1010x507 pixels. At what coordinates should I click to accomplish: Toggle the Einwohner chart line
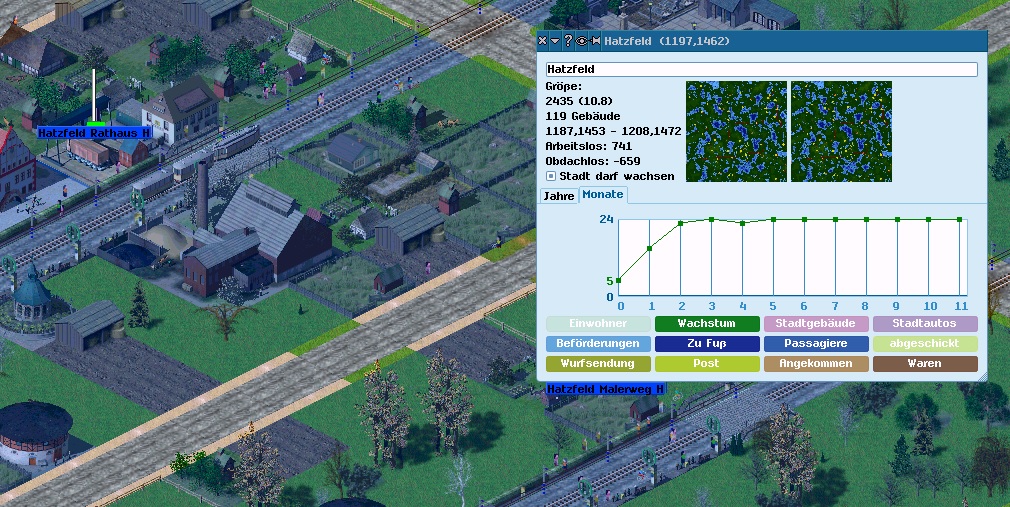click(598, 324)
